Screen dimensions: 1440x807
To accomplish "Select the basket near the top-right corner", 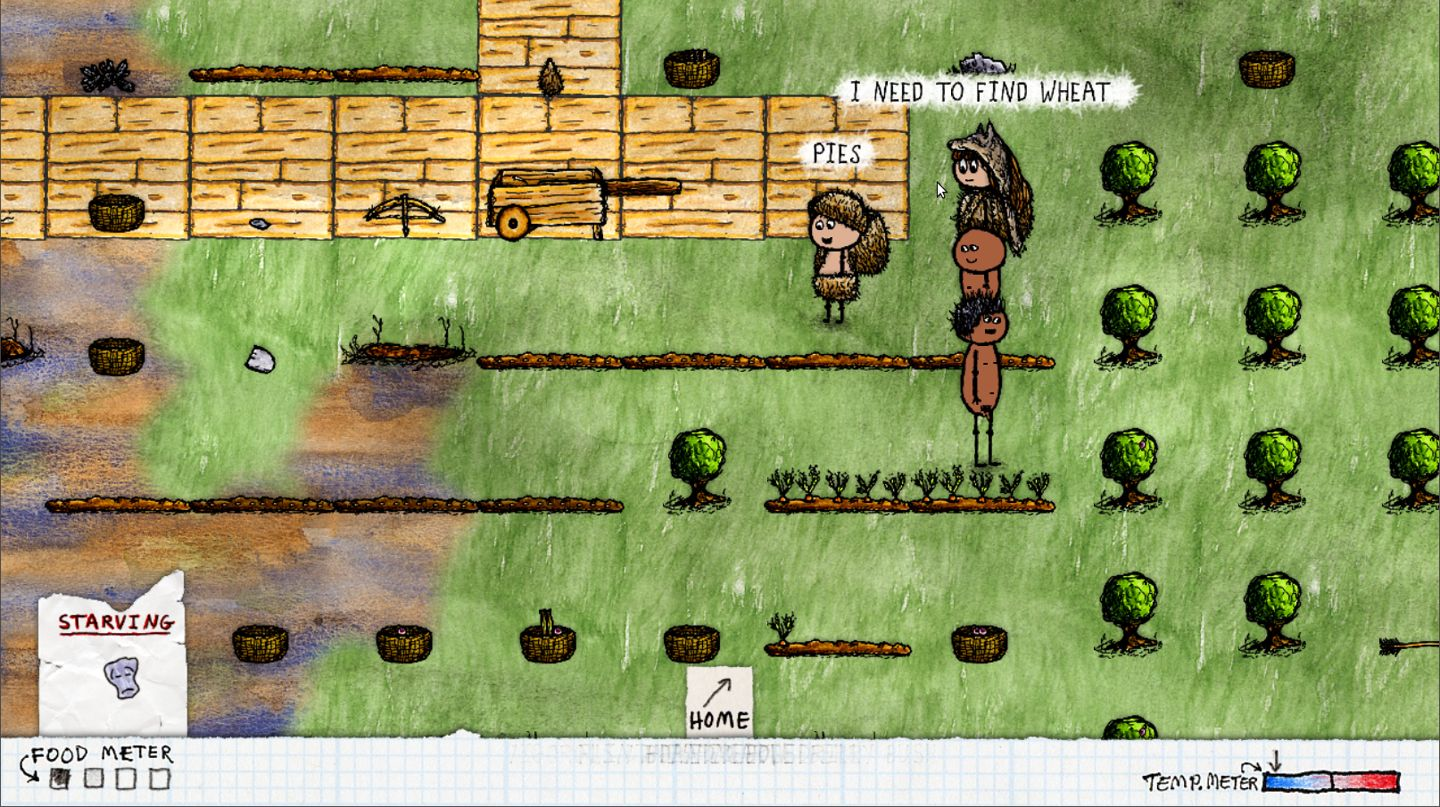I will pyautogui.click(x=1268, y=67).
